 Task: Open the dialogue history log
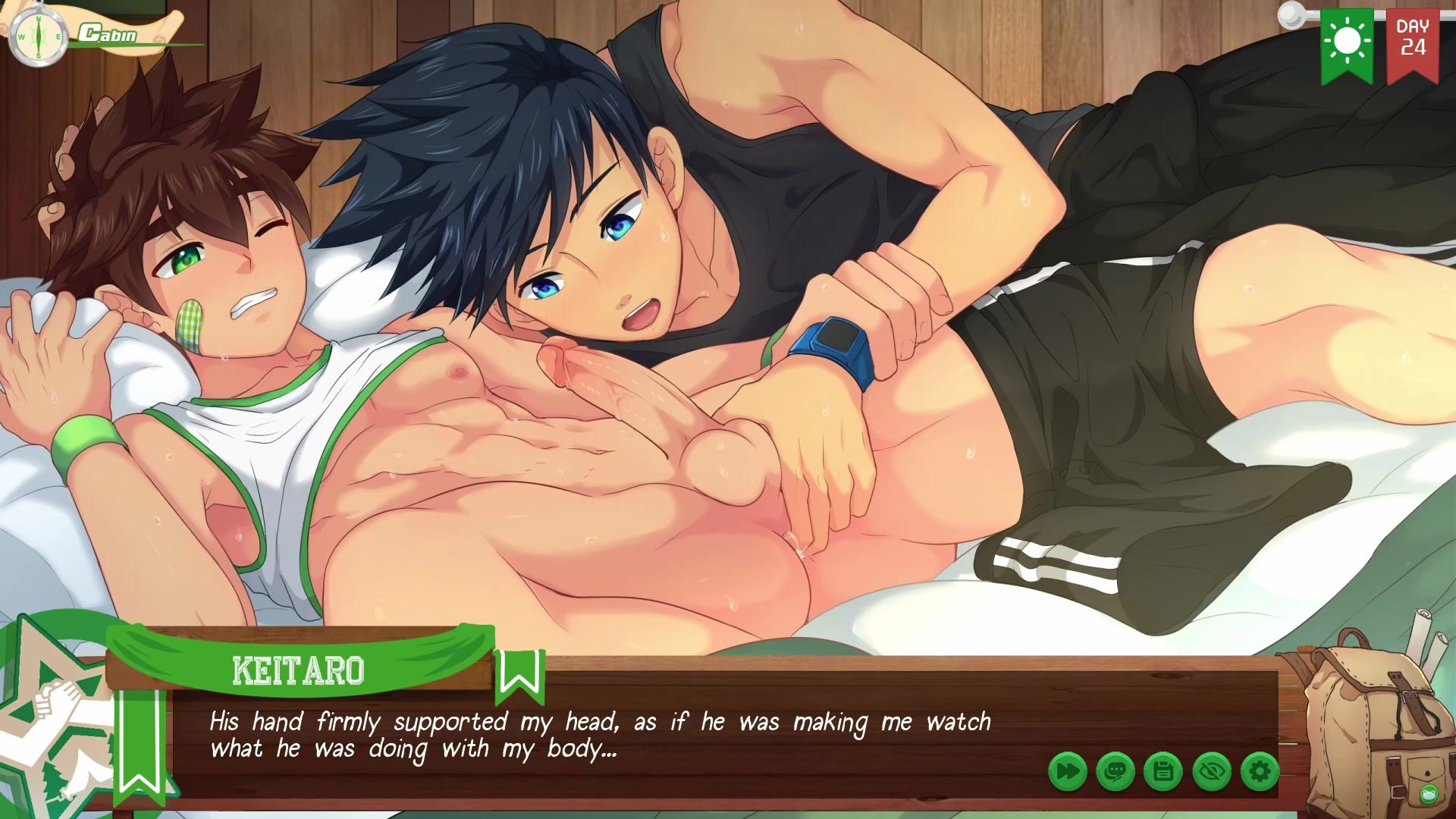tap(1116, 772)
